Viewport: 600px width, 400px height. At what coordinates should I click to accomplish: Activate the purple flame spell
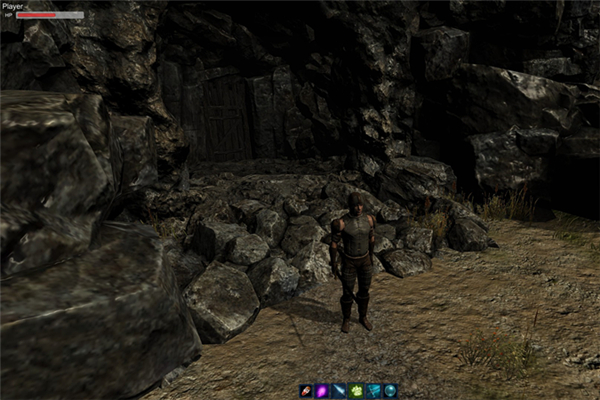click(x=323, y=391)
